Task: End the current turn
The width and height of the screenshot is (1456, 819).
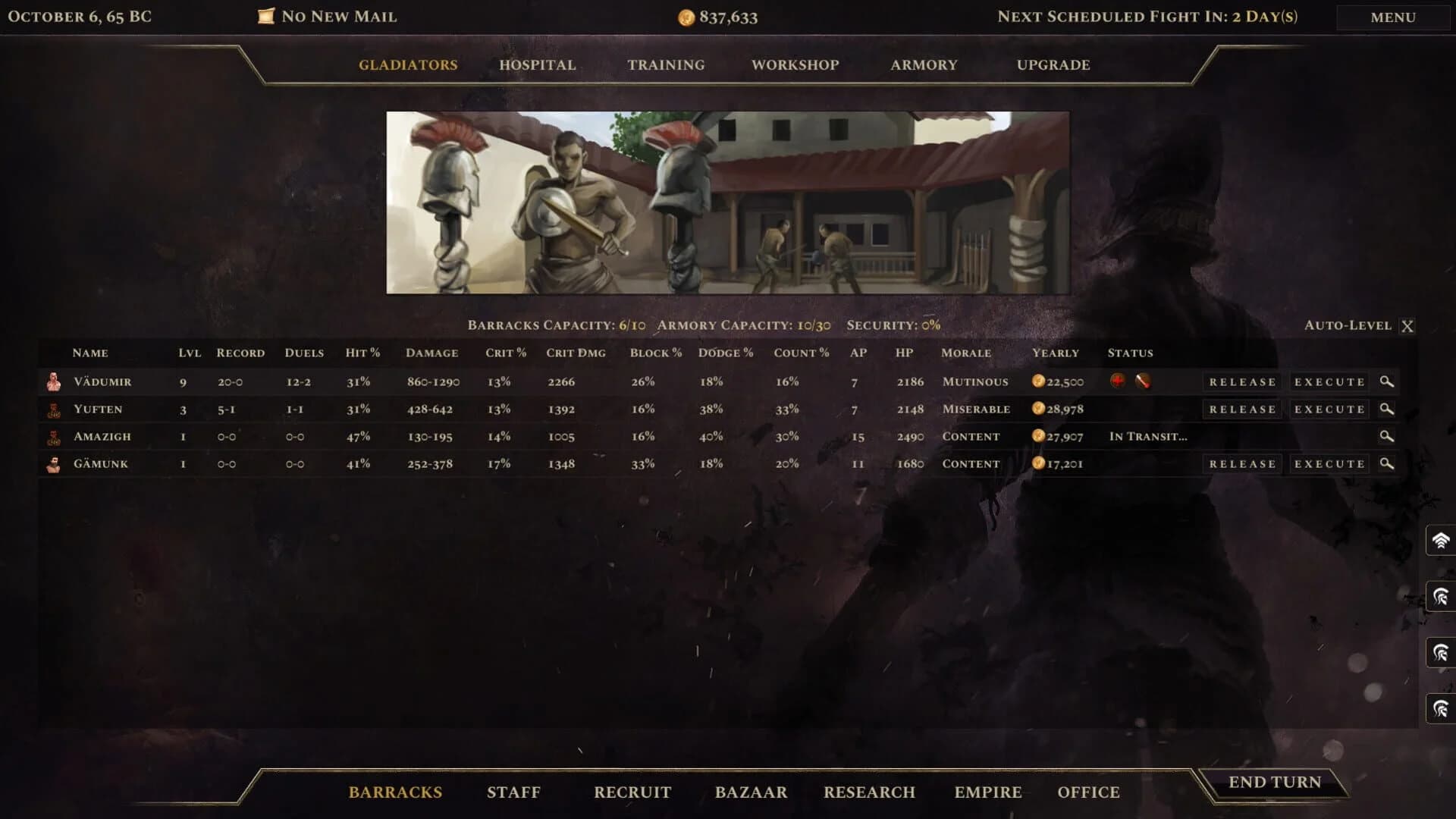Action: [1274, 783]
